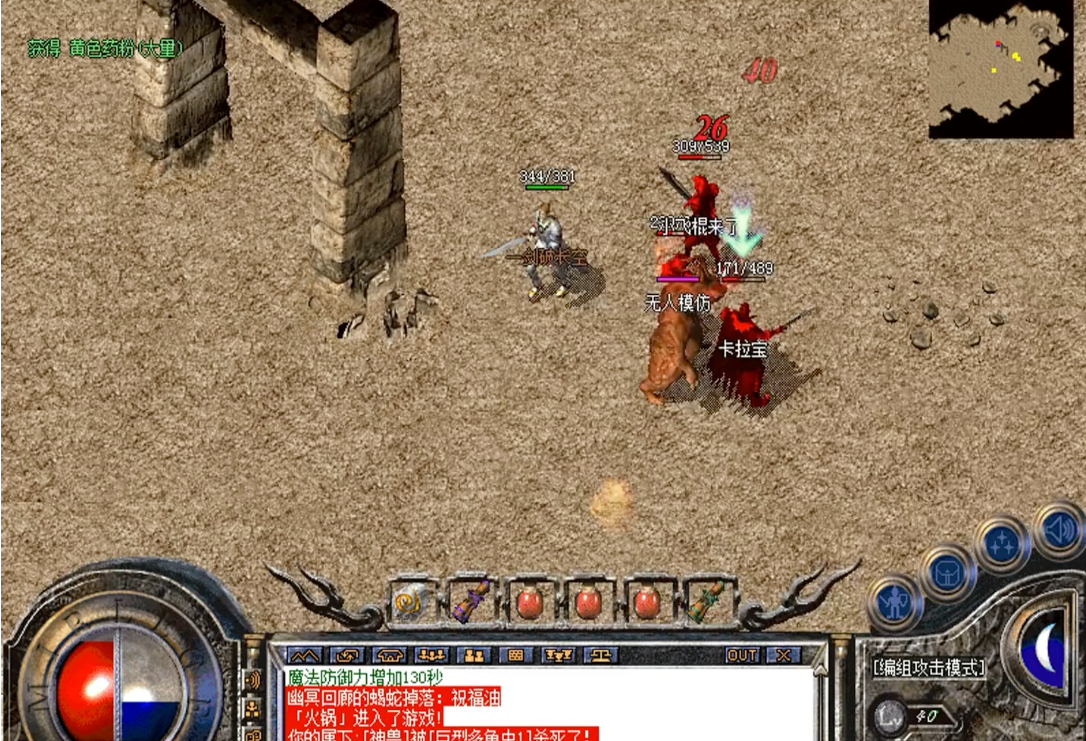Screen dimensions: 1086x741
Task: Click the balance scales toolbar button
Action: (601, 656)
